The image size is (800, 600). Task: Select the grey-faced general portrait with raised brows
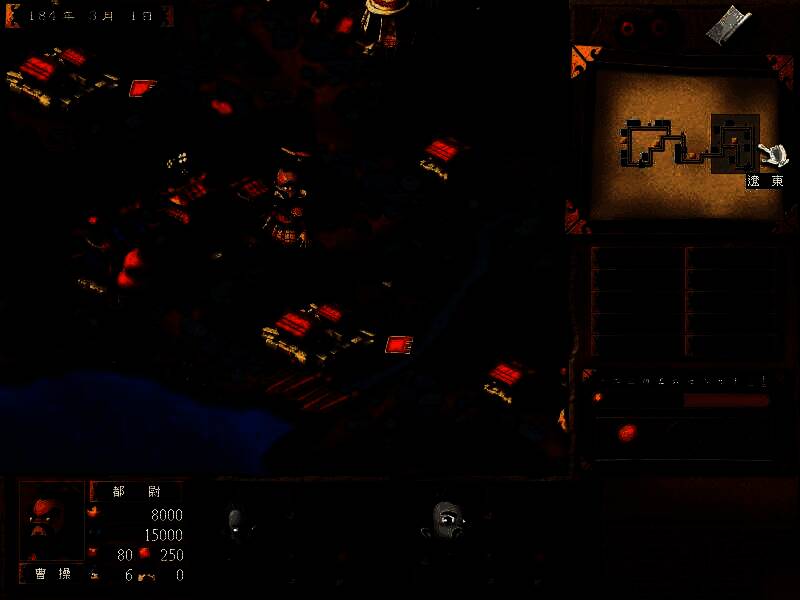pos(447,521)
